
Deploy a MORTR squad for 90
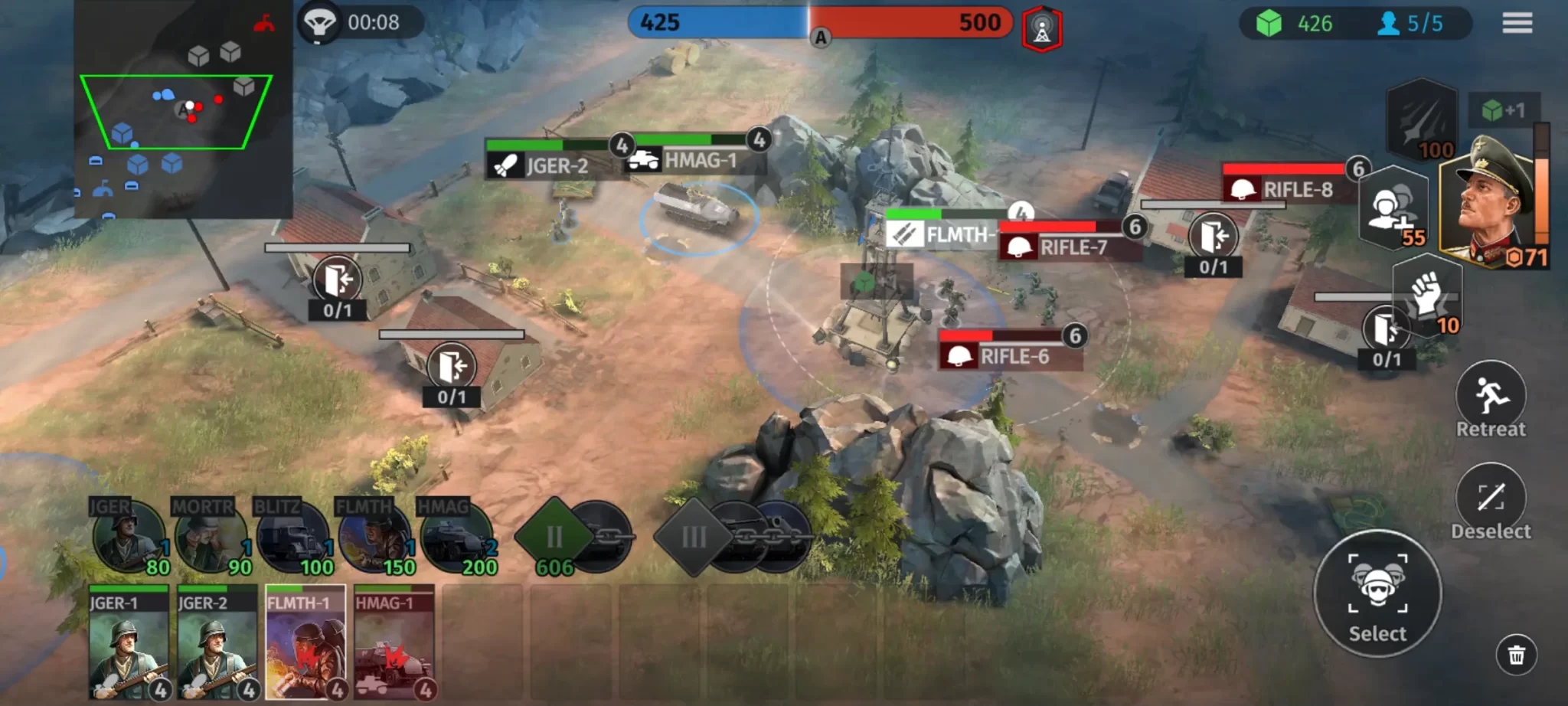tap(211, 538)
